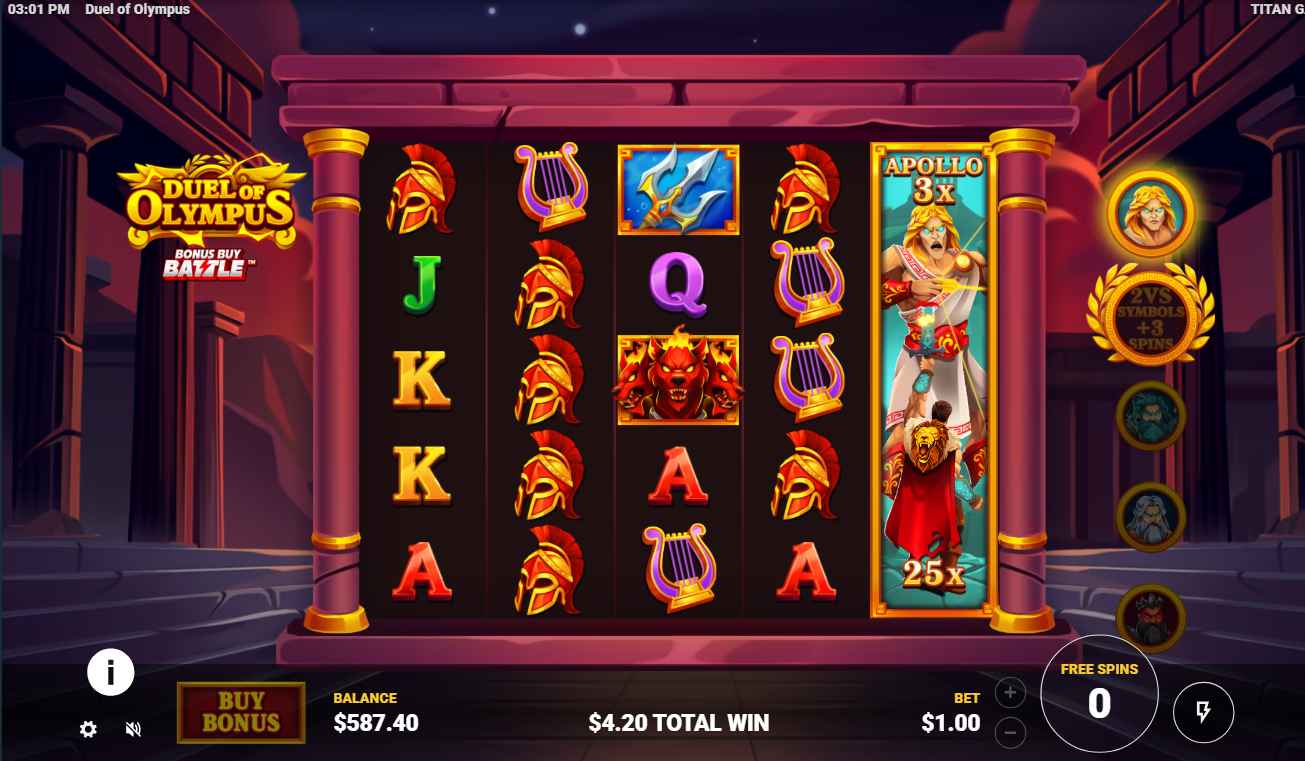1305x761 pixels.
Task: Click the Hades medallion at the bottom right
Action: [1150, 618]
